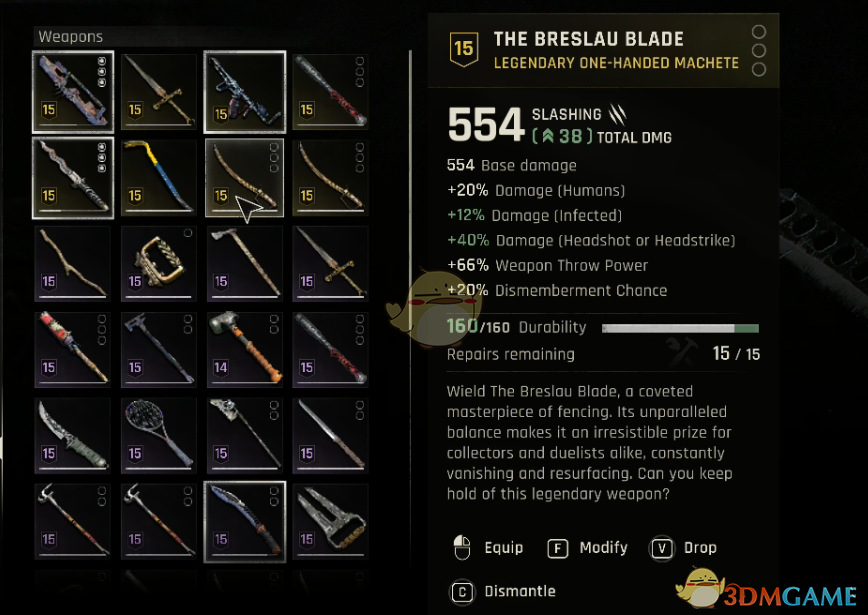Select the bow in the first slot
868x615 pixels.
[72, 91]
